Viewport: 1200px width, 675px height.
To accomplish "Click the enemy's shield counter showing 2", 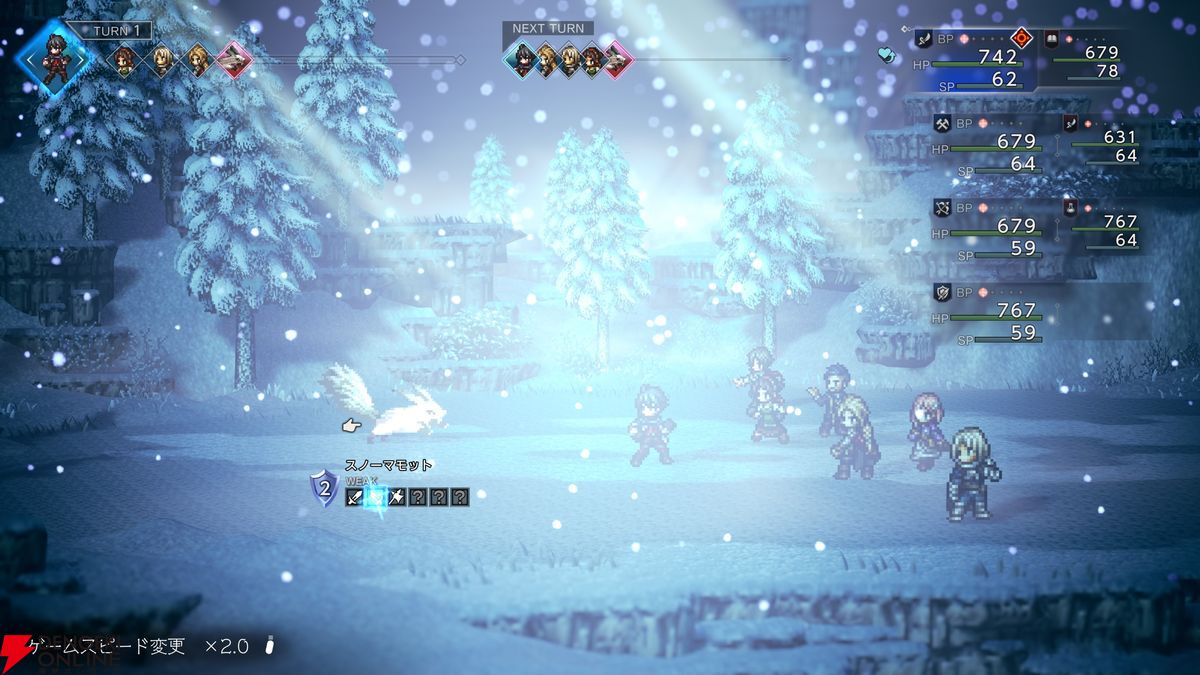I will [324, 490].
